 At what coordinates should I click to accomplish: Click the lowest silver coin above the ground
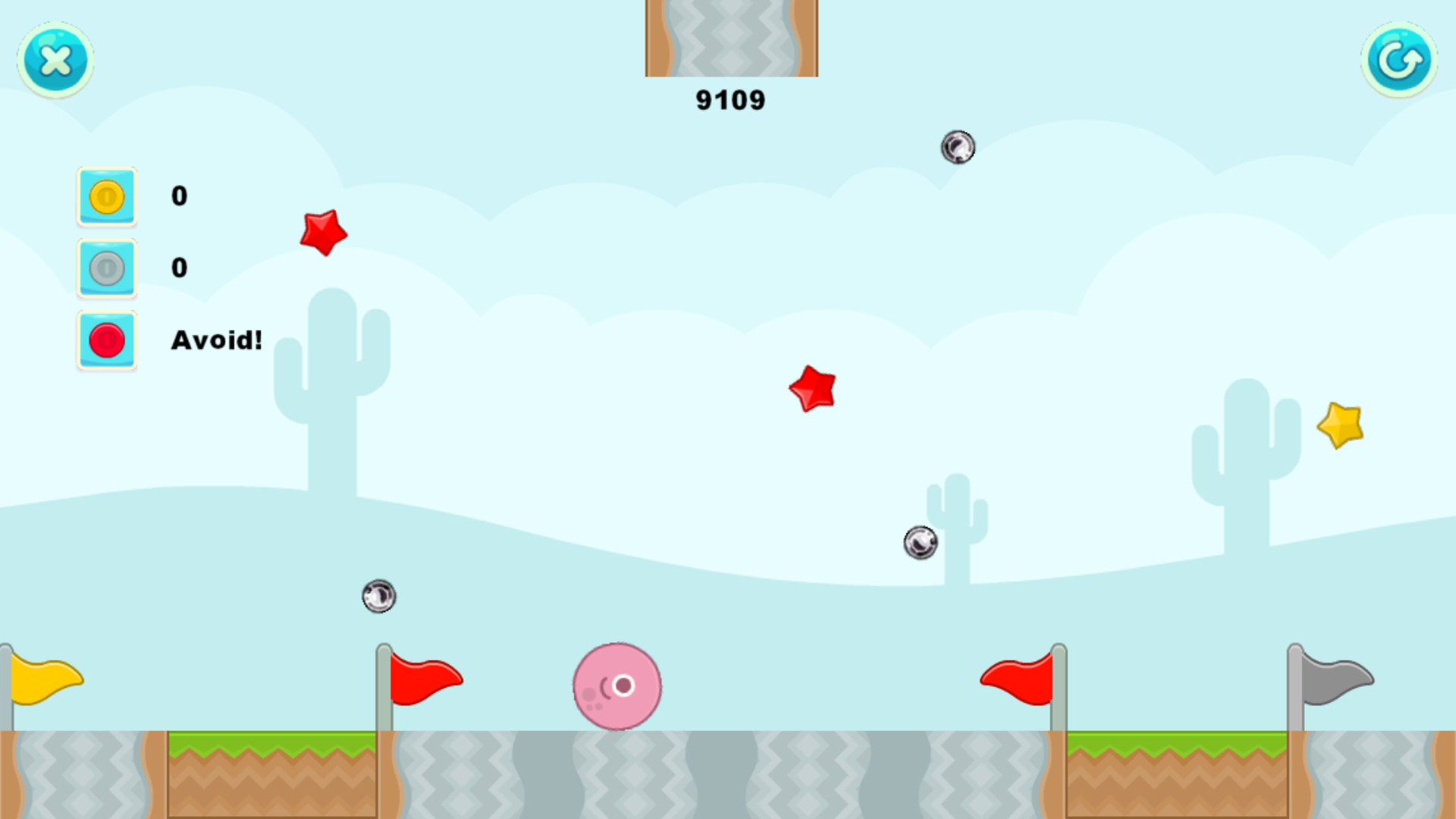(x=378, y=596)
